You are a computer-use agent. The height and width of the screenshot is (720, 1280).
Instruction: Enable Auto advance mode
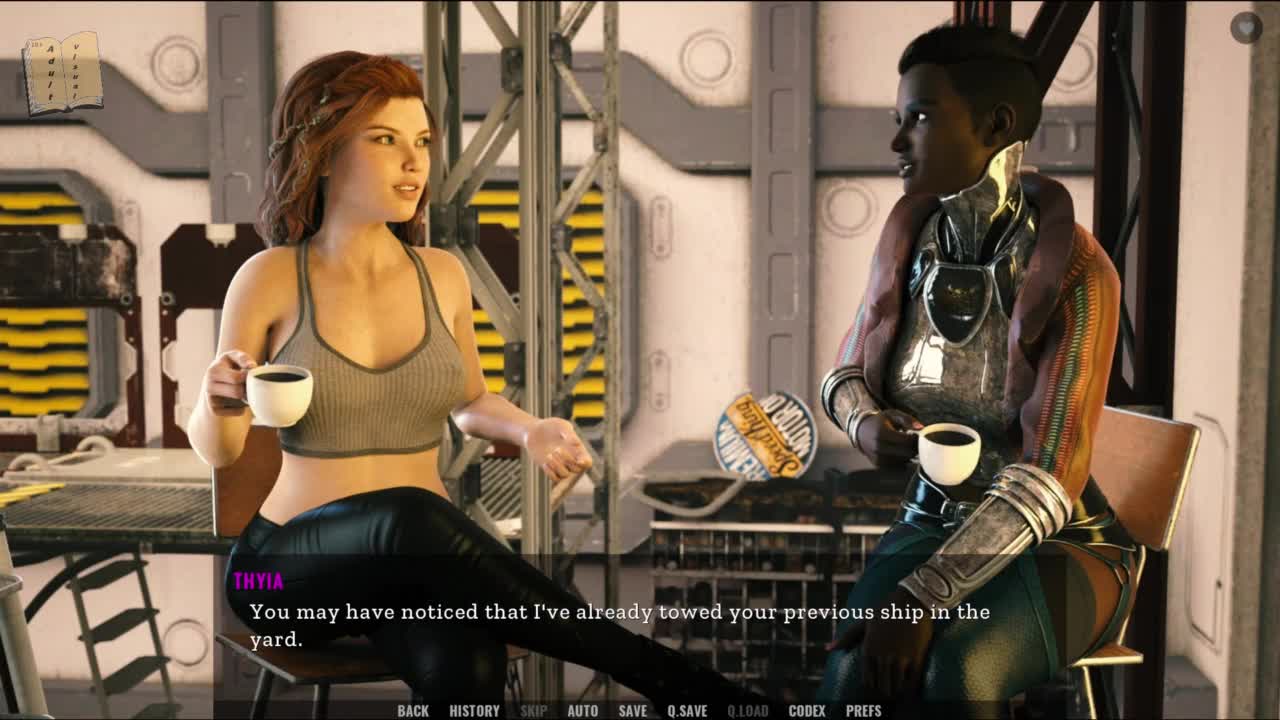click(x=582, y=711)
